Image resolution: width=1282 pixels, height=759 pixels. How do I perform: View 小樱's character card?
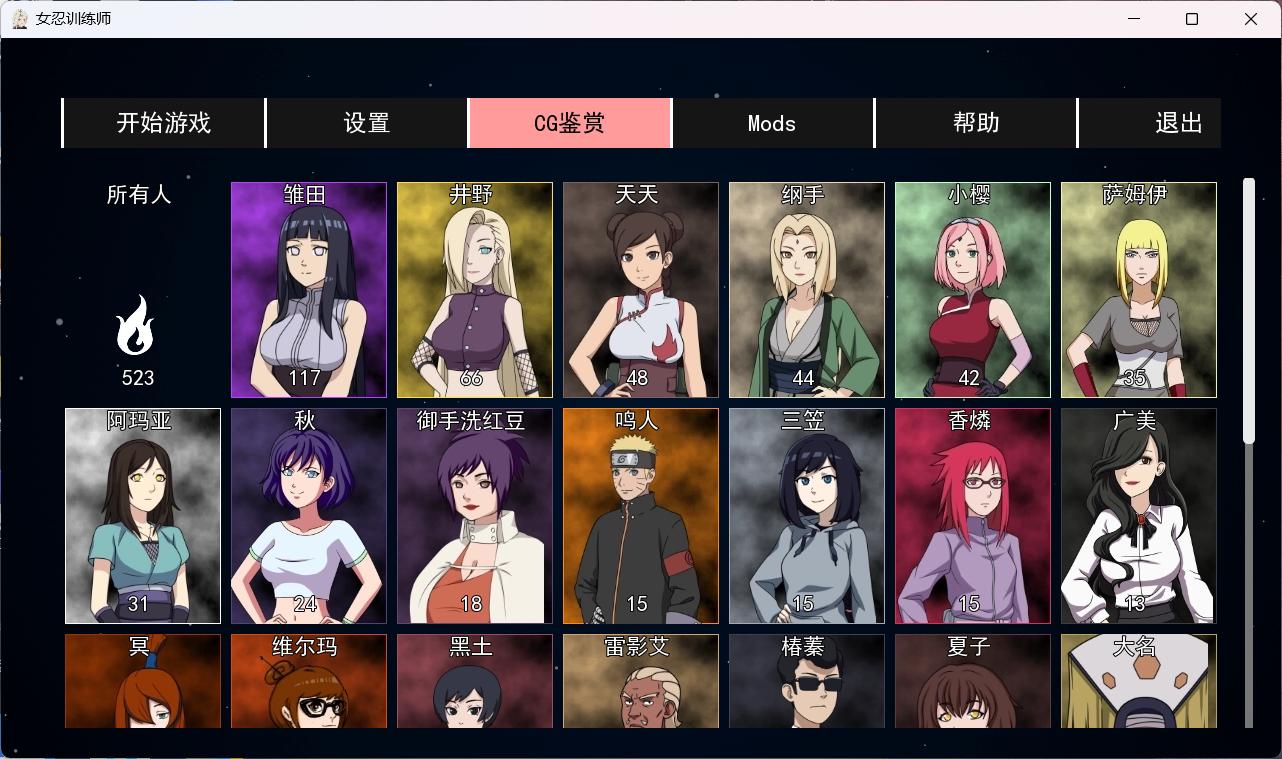[972, 289]
